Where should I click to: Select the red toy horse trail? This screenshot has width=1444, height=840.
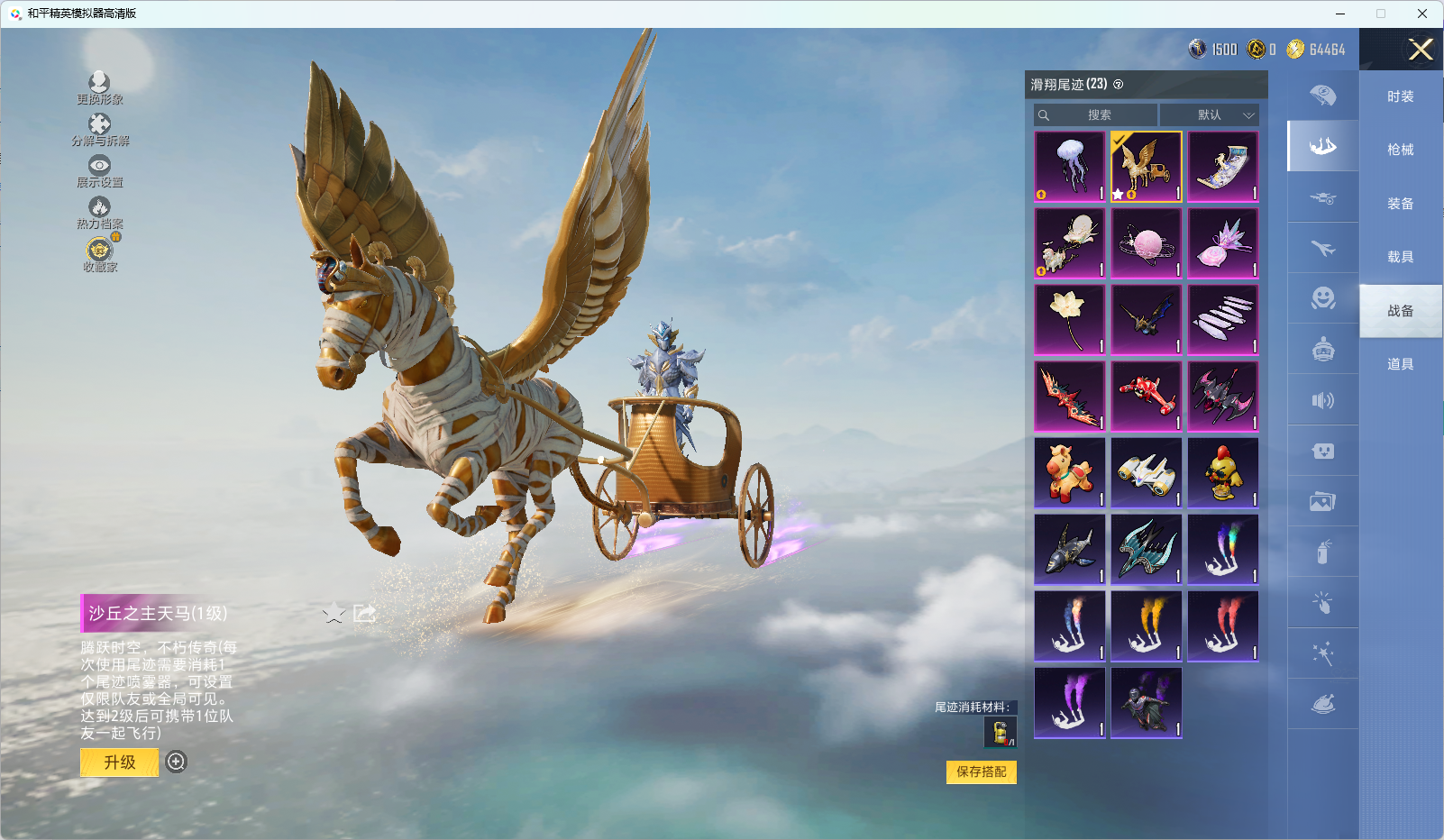coord(1070,473)
